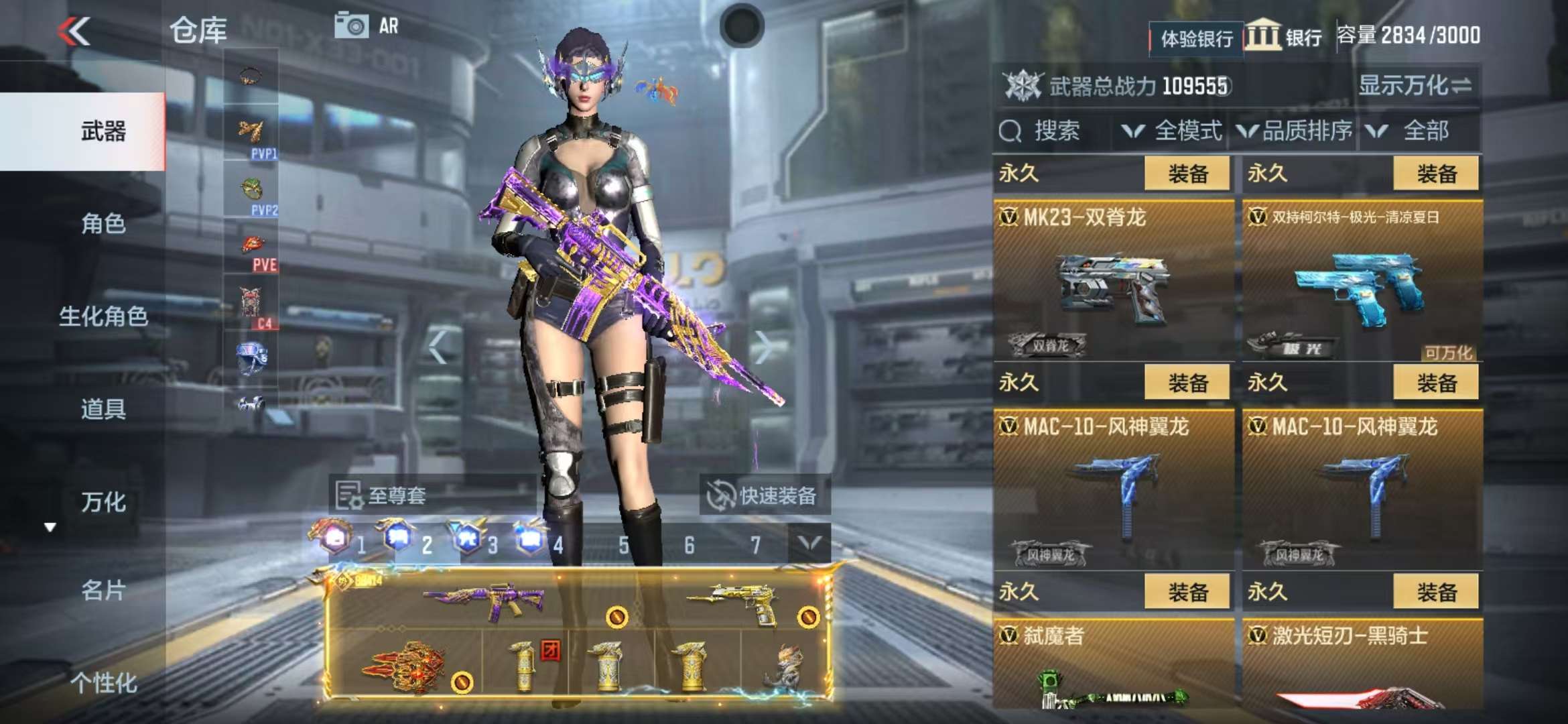Viewport: 1568px width, 724px height.
Task: Open the 万化 tab
Action: (103, 502)
